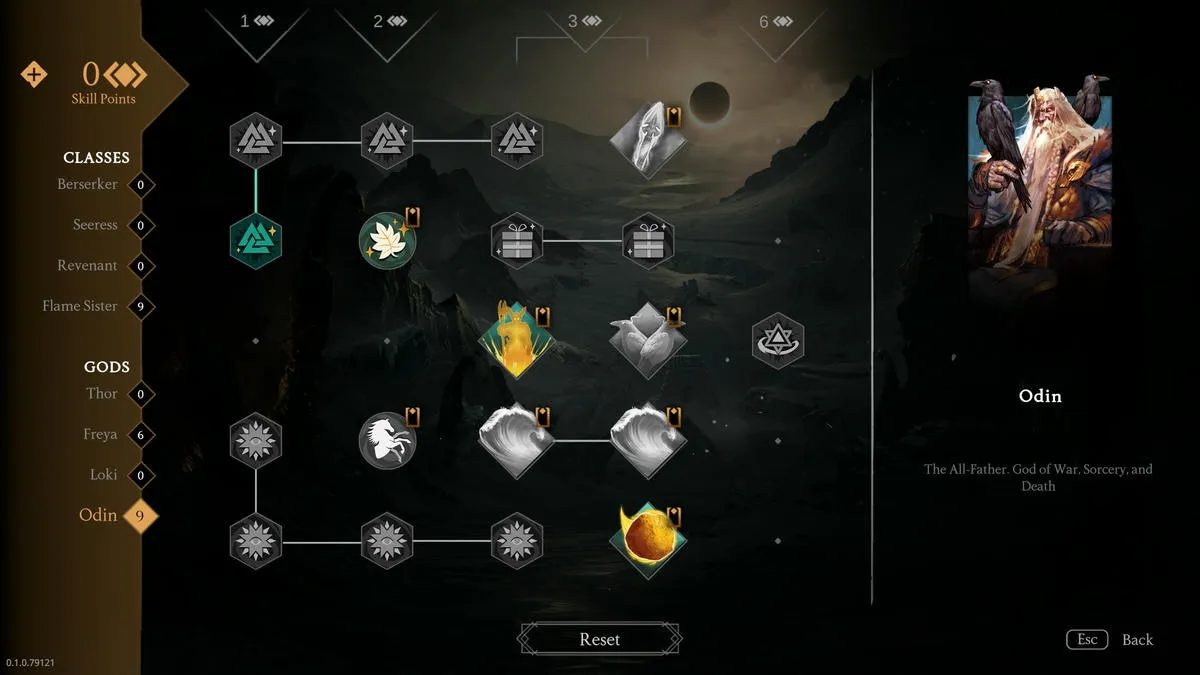
Task: Open Loki's skill tree
Action: click(104, 475)
